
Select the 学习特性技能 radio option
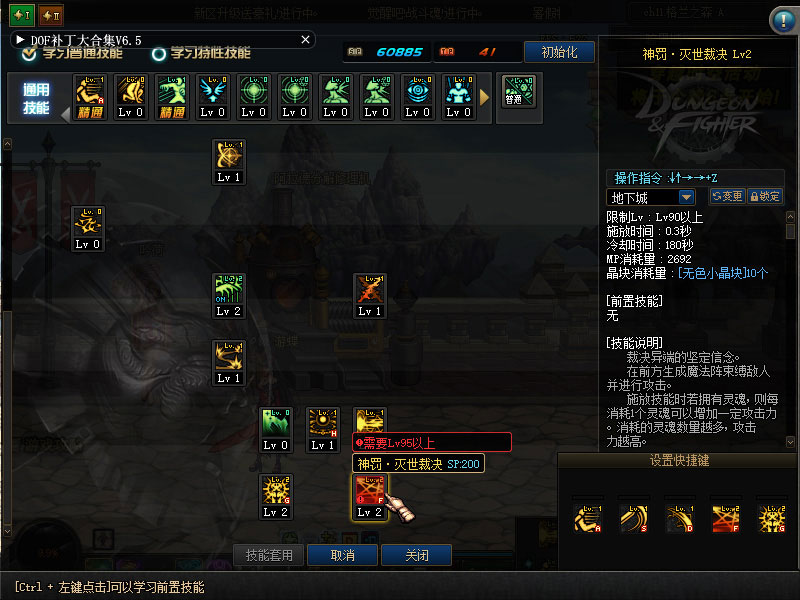[158, 53]
